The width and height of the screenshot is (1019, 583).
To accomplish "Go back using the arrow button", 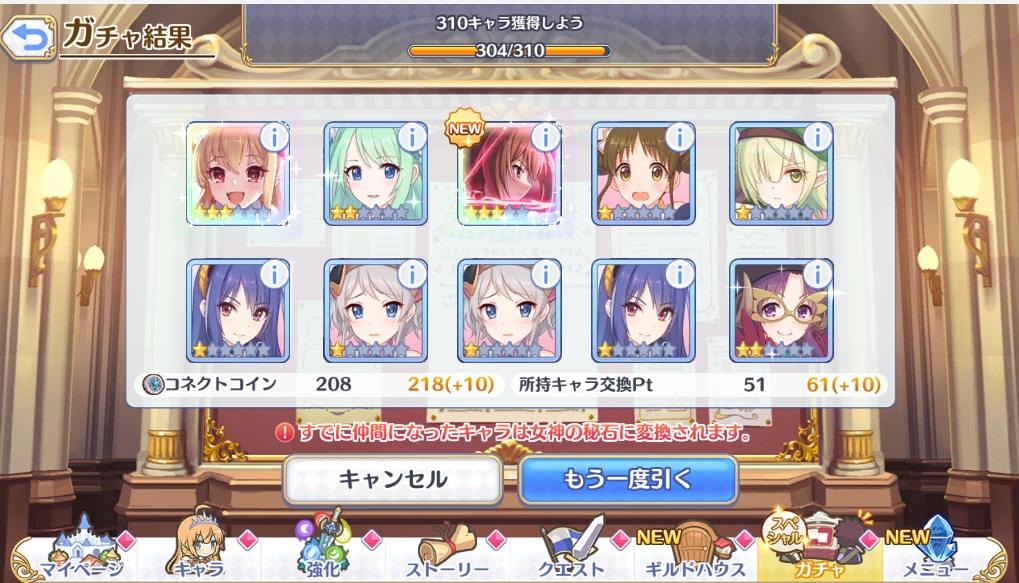I will pyautogui.click(x=28, y=39).
